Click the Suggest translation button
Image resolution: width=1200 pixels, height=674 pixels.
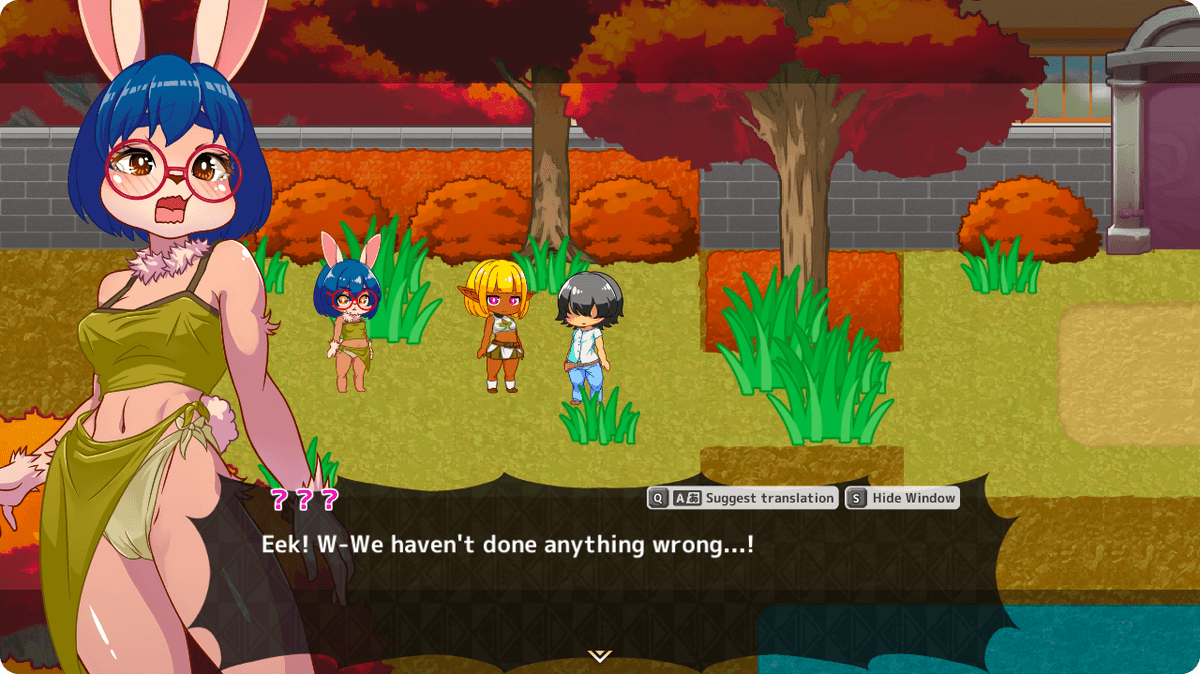[742, 498]
